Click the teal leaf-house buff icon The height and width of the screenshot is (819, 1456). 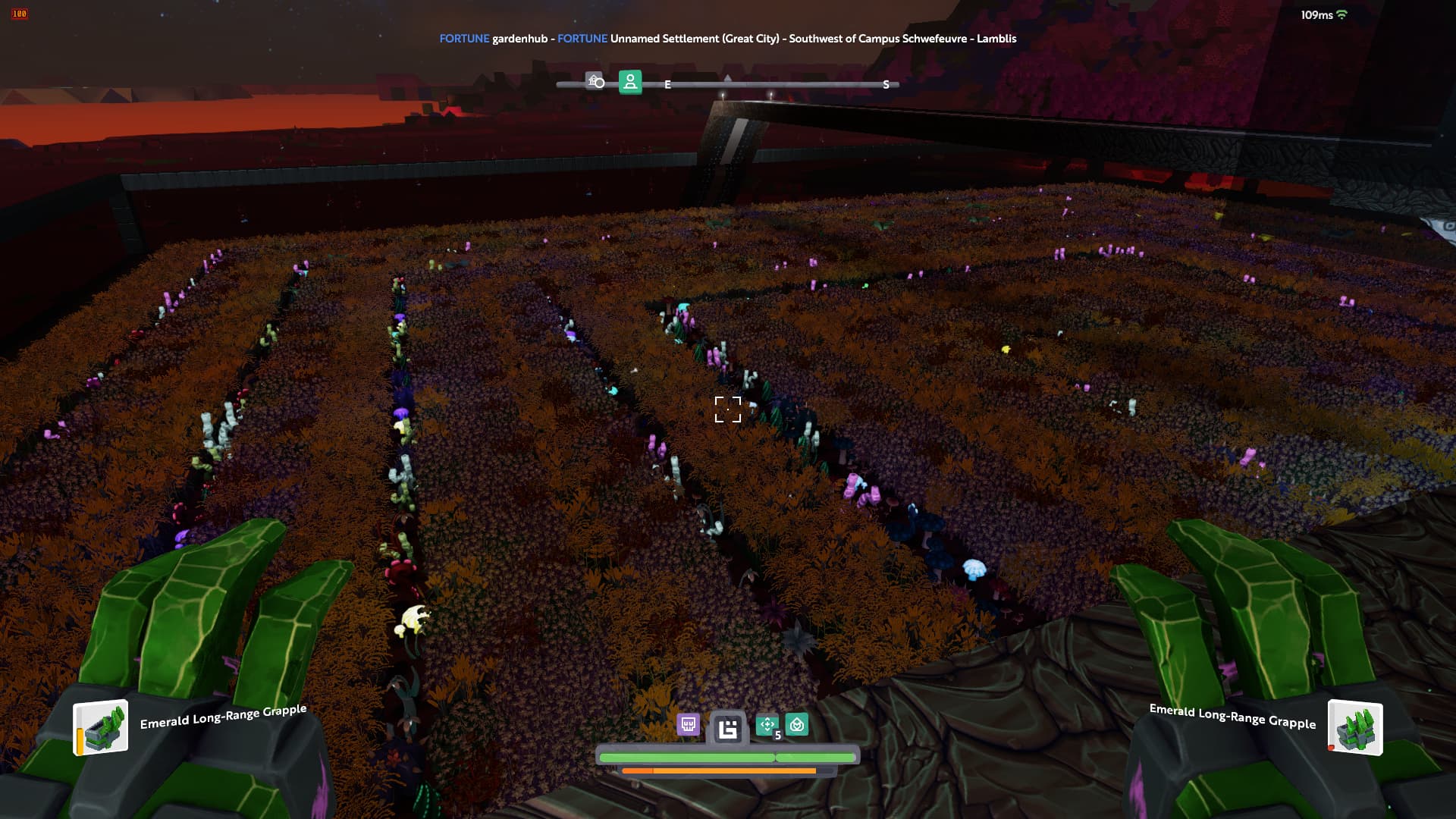[x=797, y=725]
